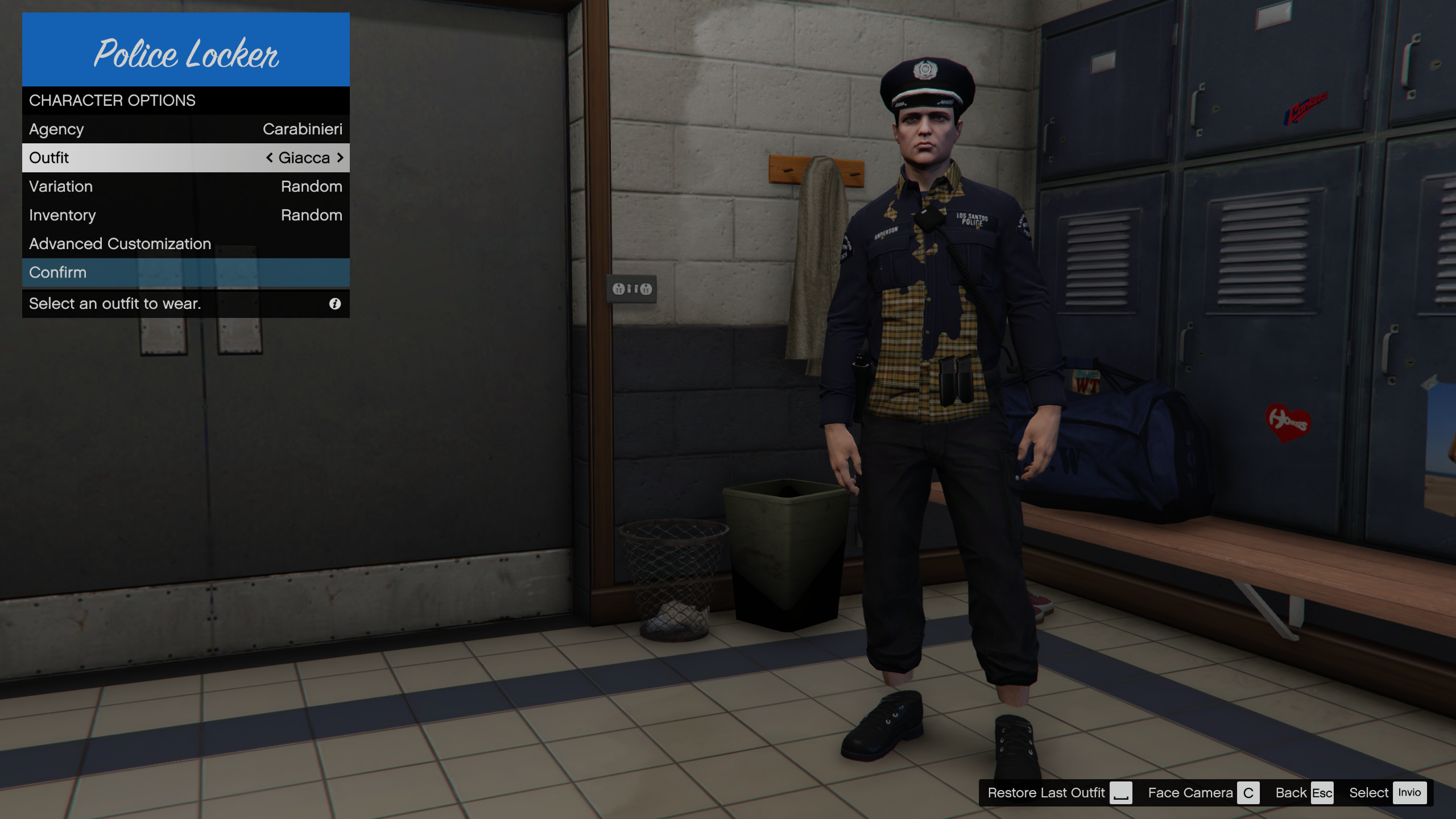Go back using the Back prompt
This screenshot has width=1456, height=819.
pos(1304,793)
